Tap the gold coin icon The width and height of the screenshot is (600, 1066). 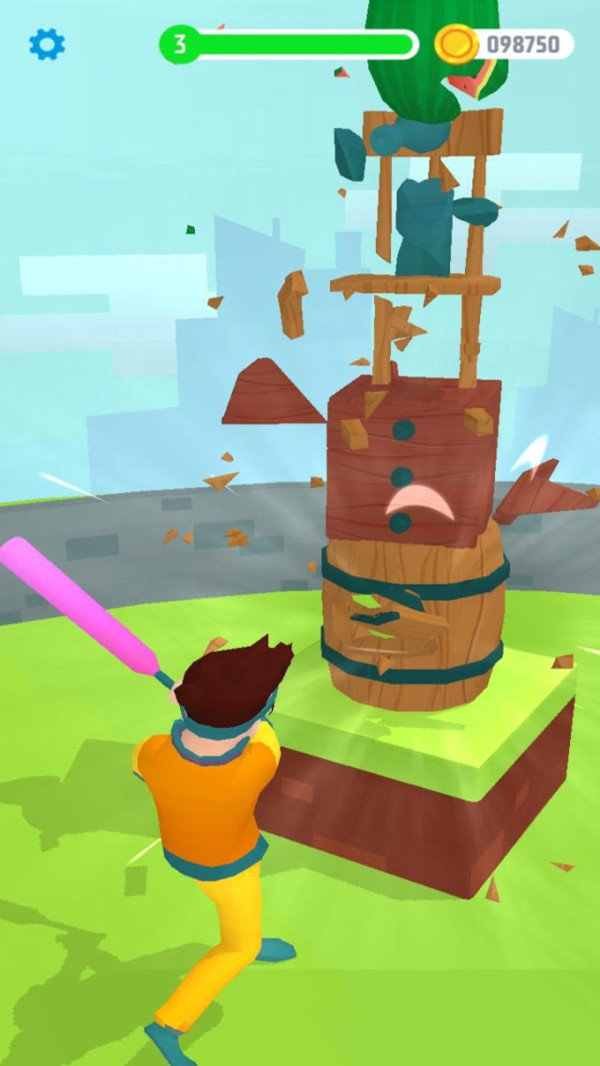pyautogui.click(x=456, y=44)
